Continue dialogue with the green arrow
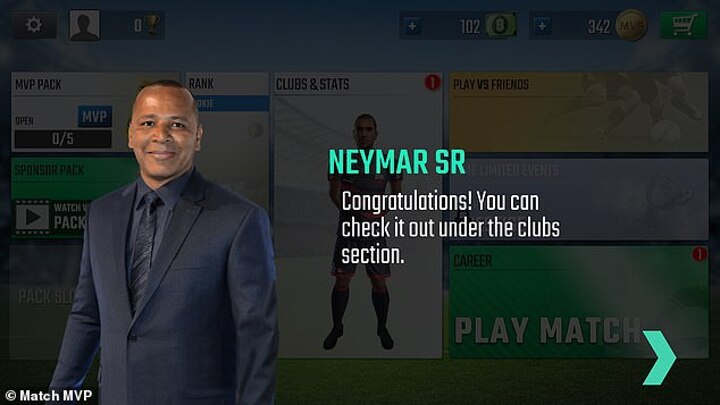The height and width of the screenshot is (405, 720). pos(659,355)
